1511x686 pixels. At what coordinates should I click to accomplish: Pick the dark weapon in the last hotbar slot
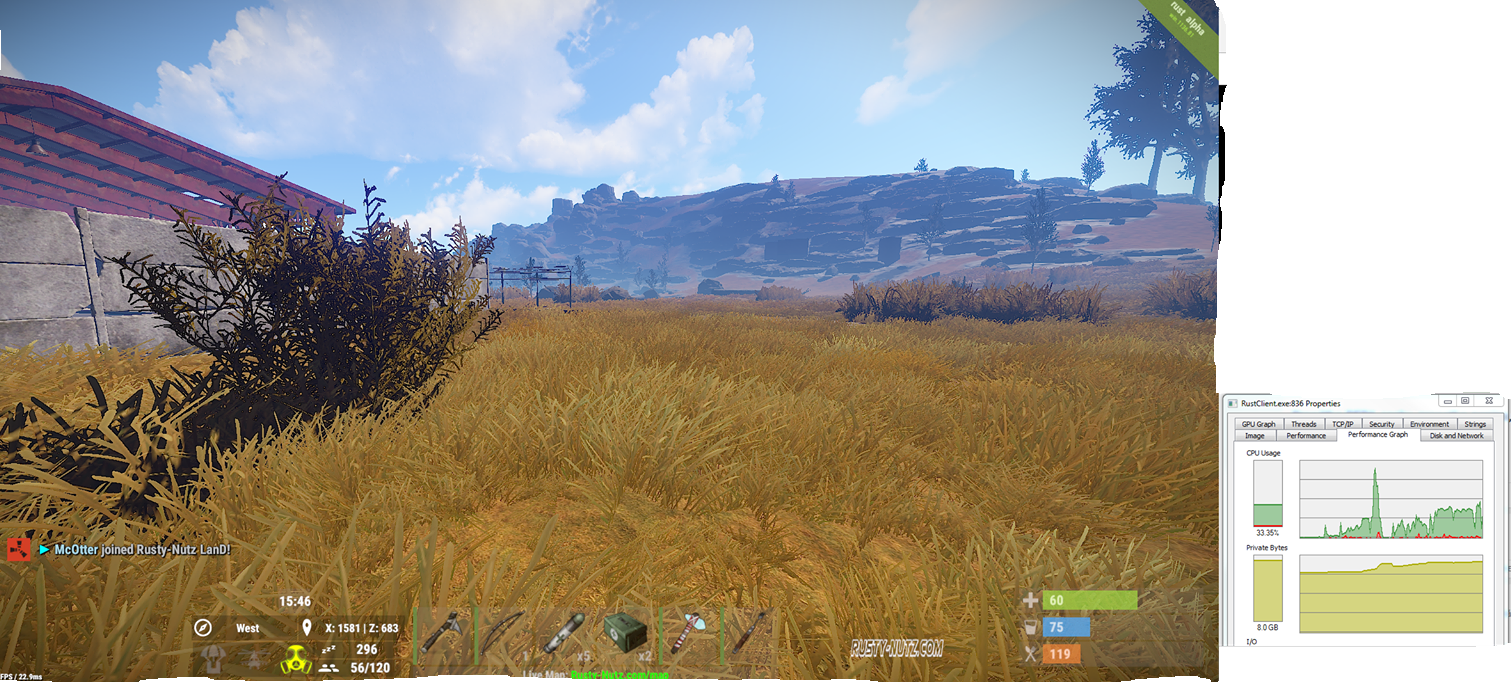(x=751, y=634)
